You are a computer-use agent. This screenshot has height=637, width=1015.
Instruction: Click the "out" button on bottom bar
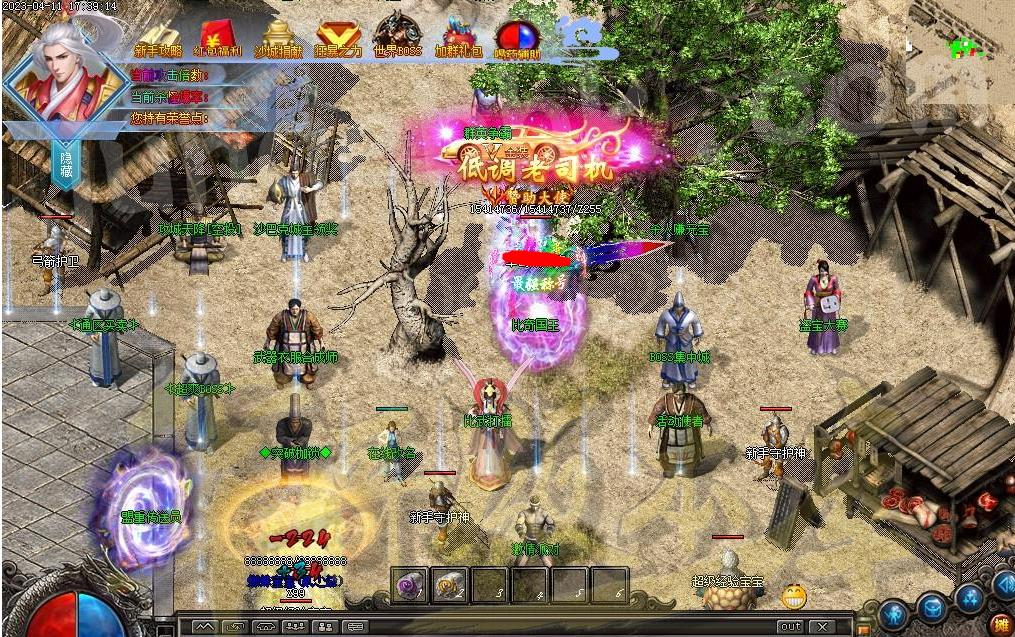pos(790,627)
